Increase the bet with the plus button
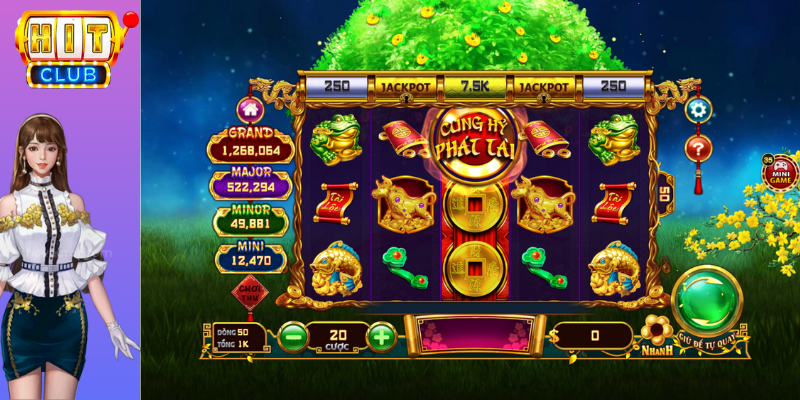800x400 pixels. point(381,336)
